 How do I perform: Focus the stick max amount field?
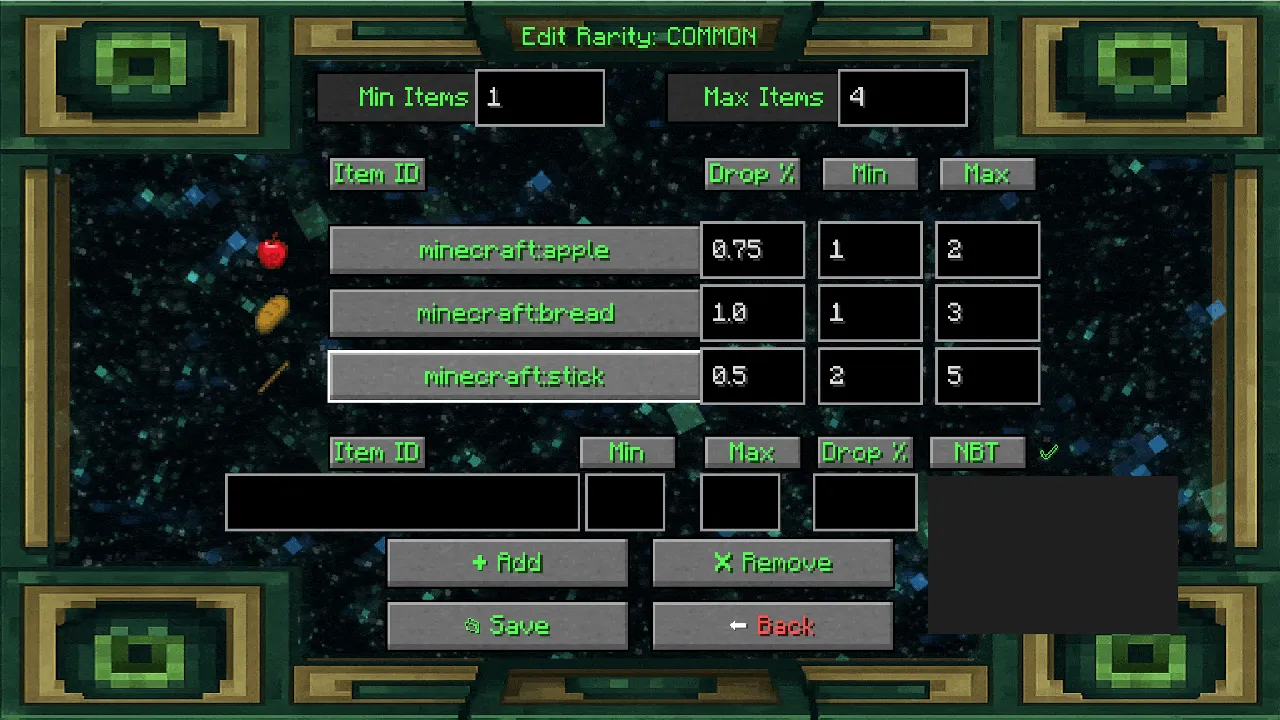pos(987,376)
